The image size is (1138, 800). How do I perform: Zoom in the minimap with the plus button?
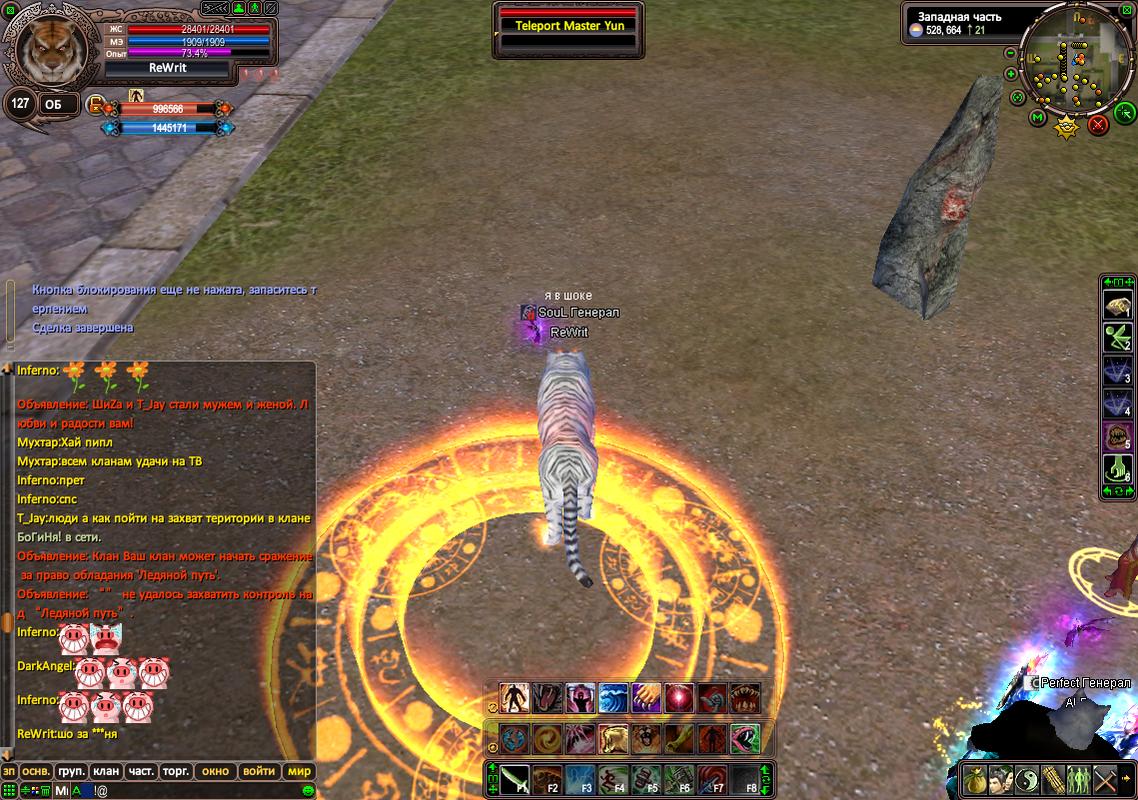point(1011,74)
